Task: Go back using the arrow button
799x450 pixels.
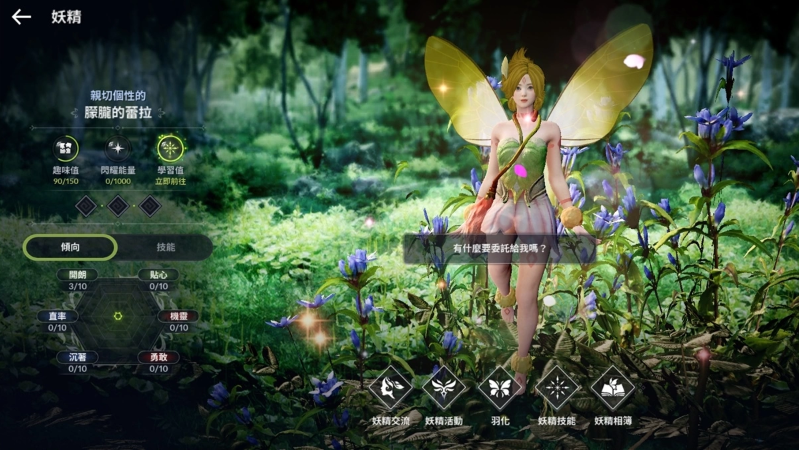Action: click(21, 17)
